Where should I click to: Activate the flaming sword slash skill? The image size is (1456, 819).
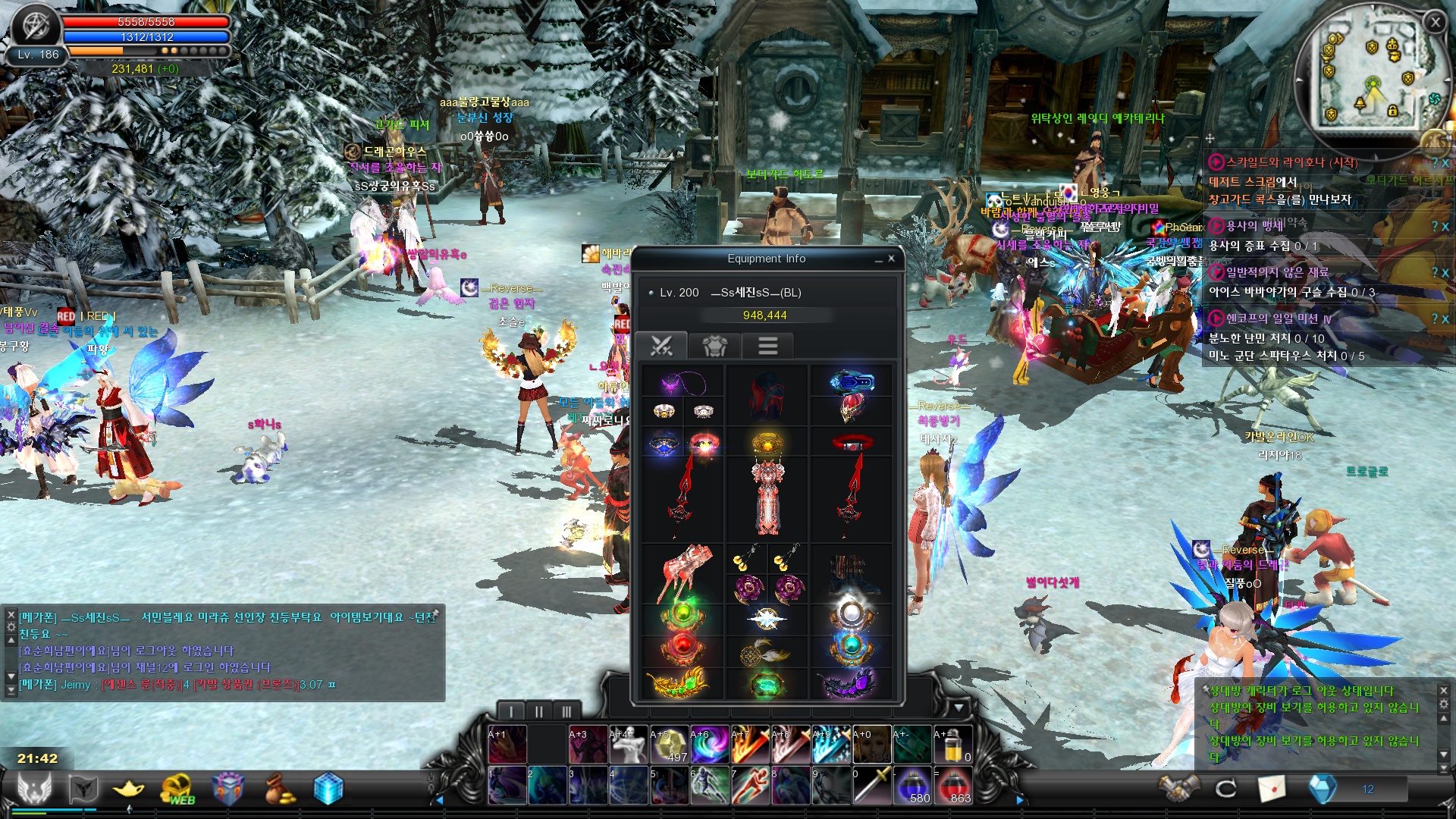[750, 744]
